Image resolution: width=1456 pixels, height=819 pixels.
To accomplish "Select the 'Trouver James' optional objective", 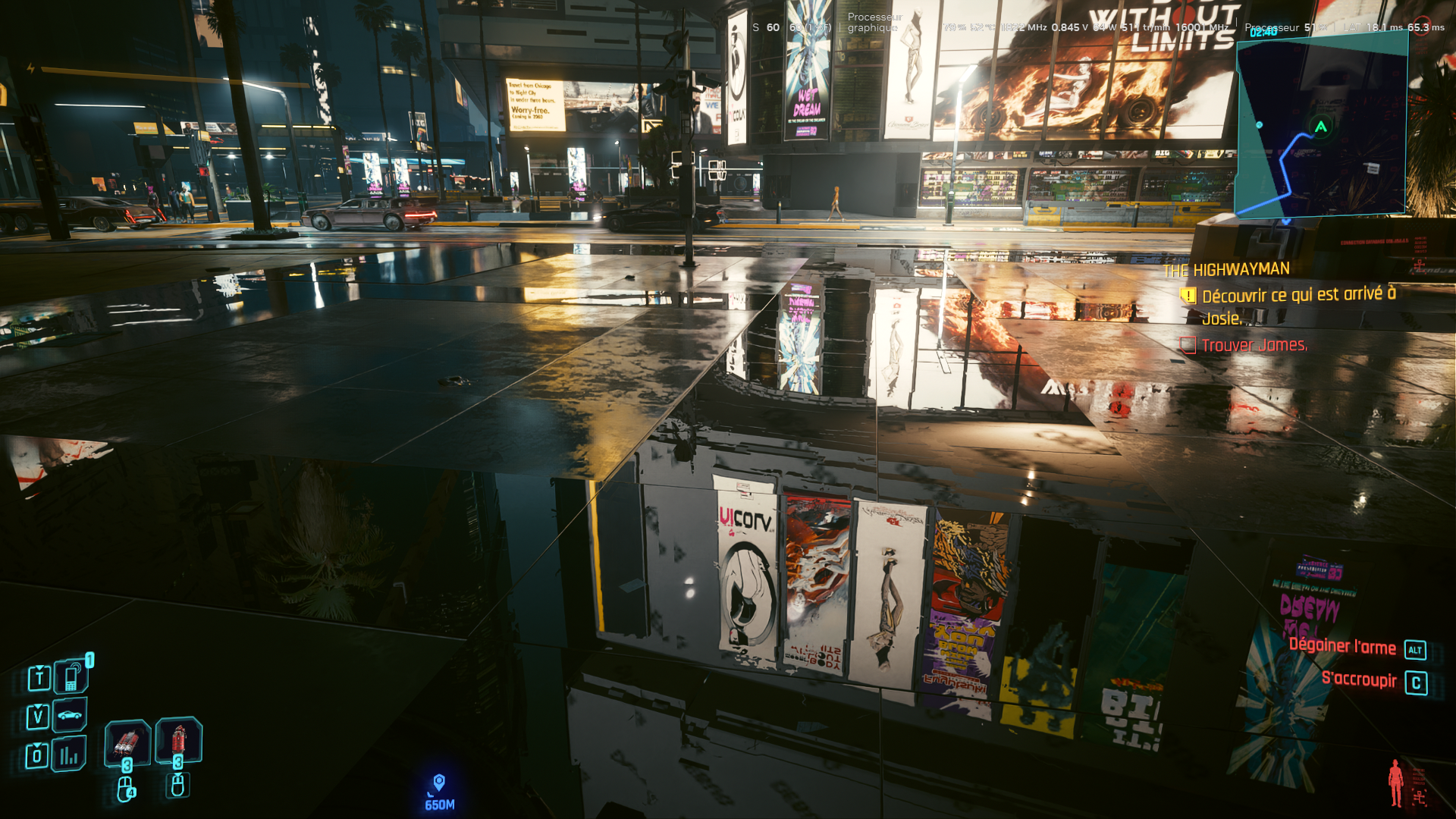I will click(x=1254, y=346).
